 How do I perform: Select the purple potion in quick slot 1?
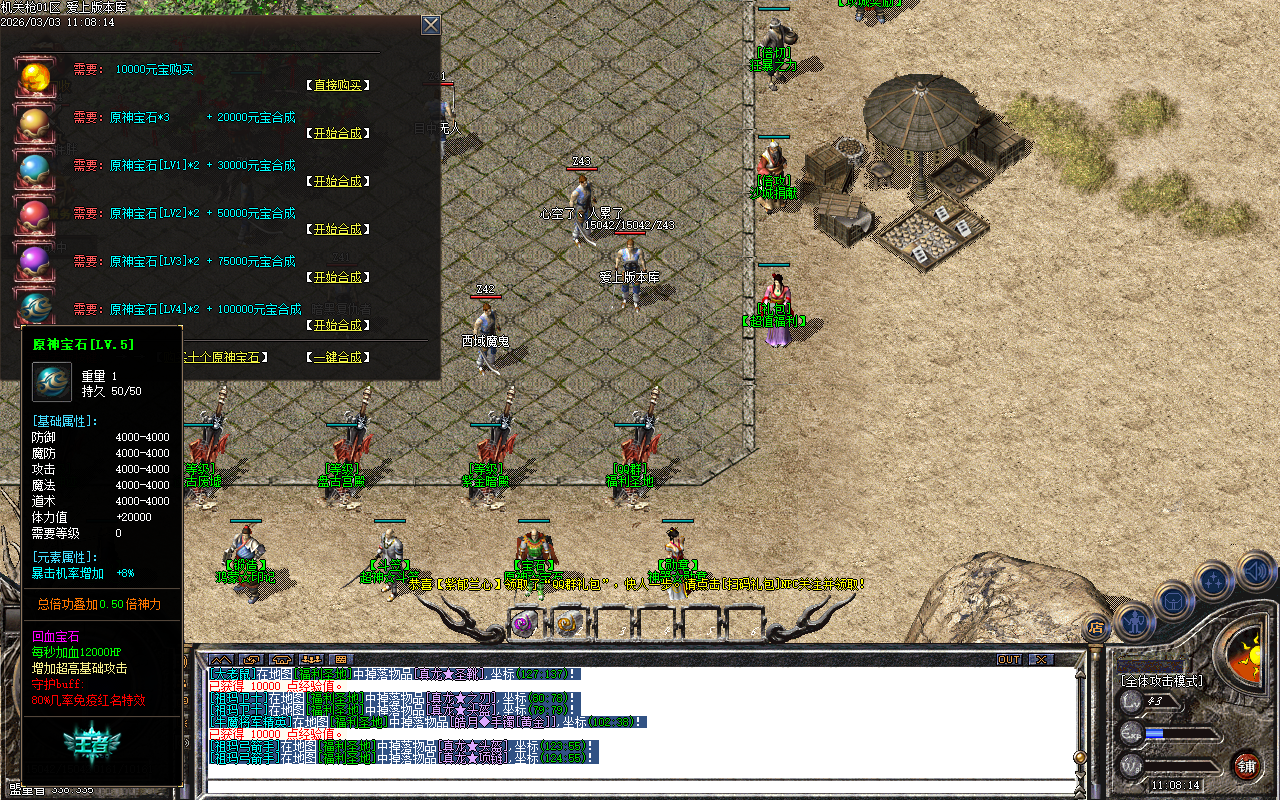(x=522, y=624)
